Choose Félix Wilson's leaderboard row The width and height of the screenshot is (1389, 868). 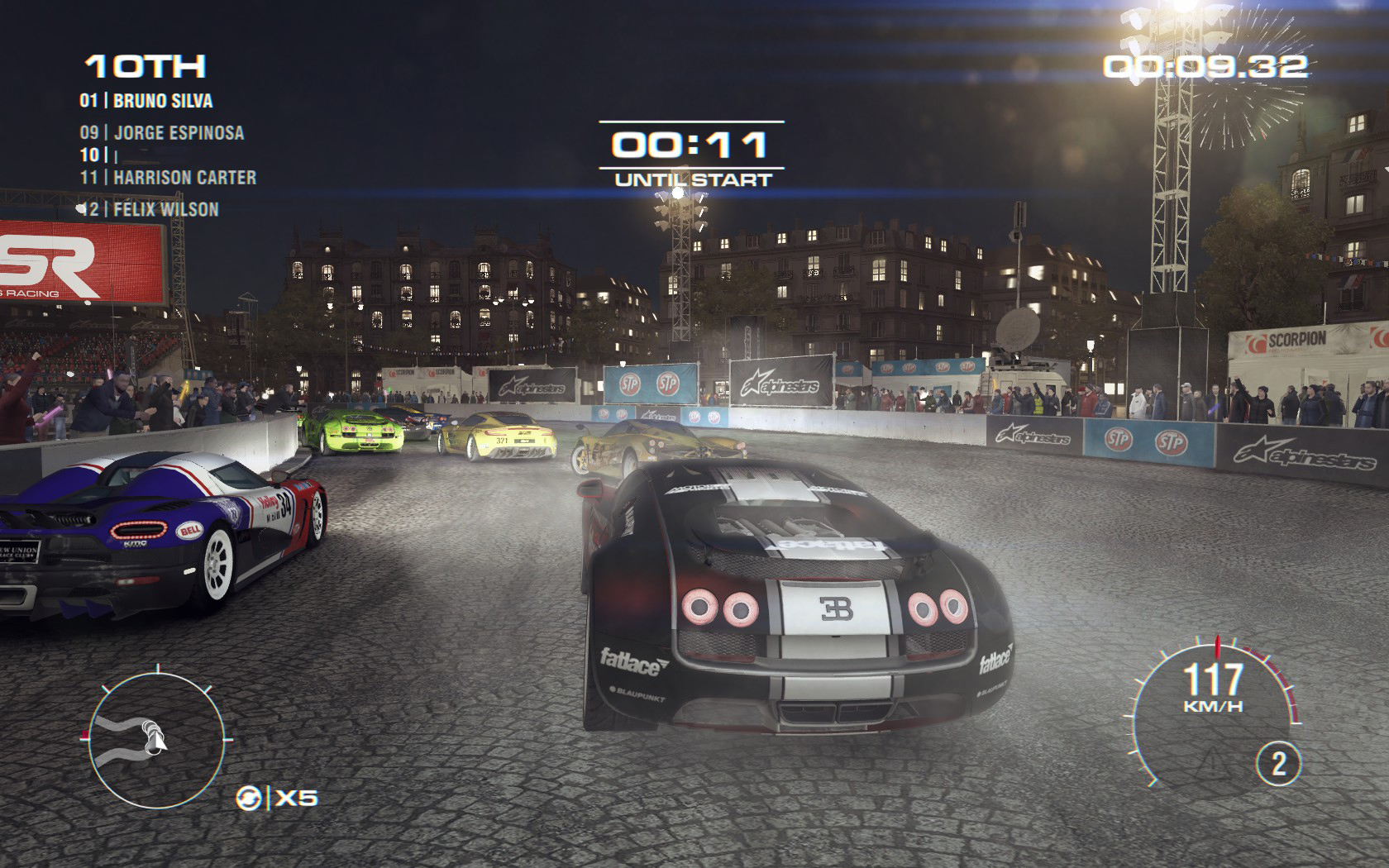(150, 209)
